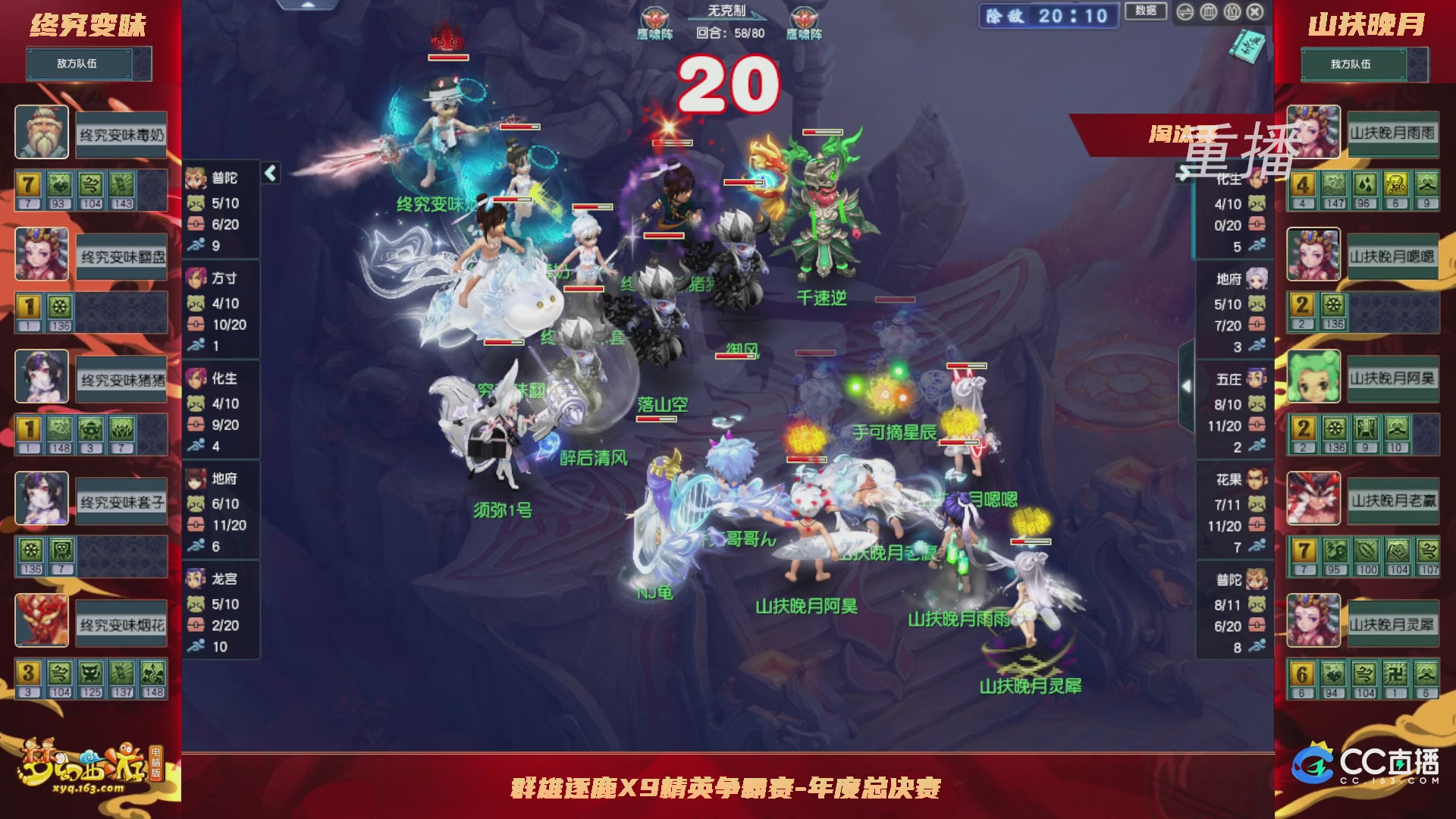Click 山扶晚月雨雨's character portrait

[1314, 134]
